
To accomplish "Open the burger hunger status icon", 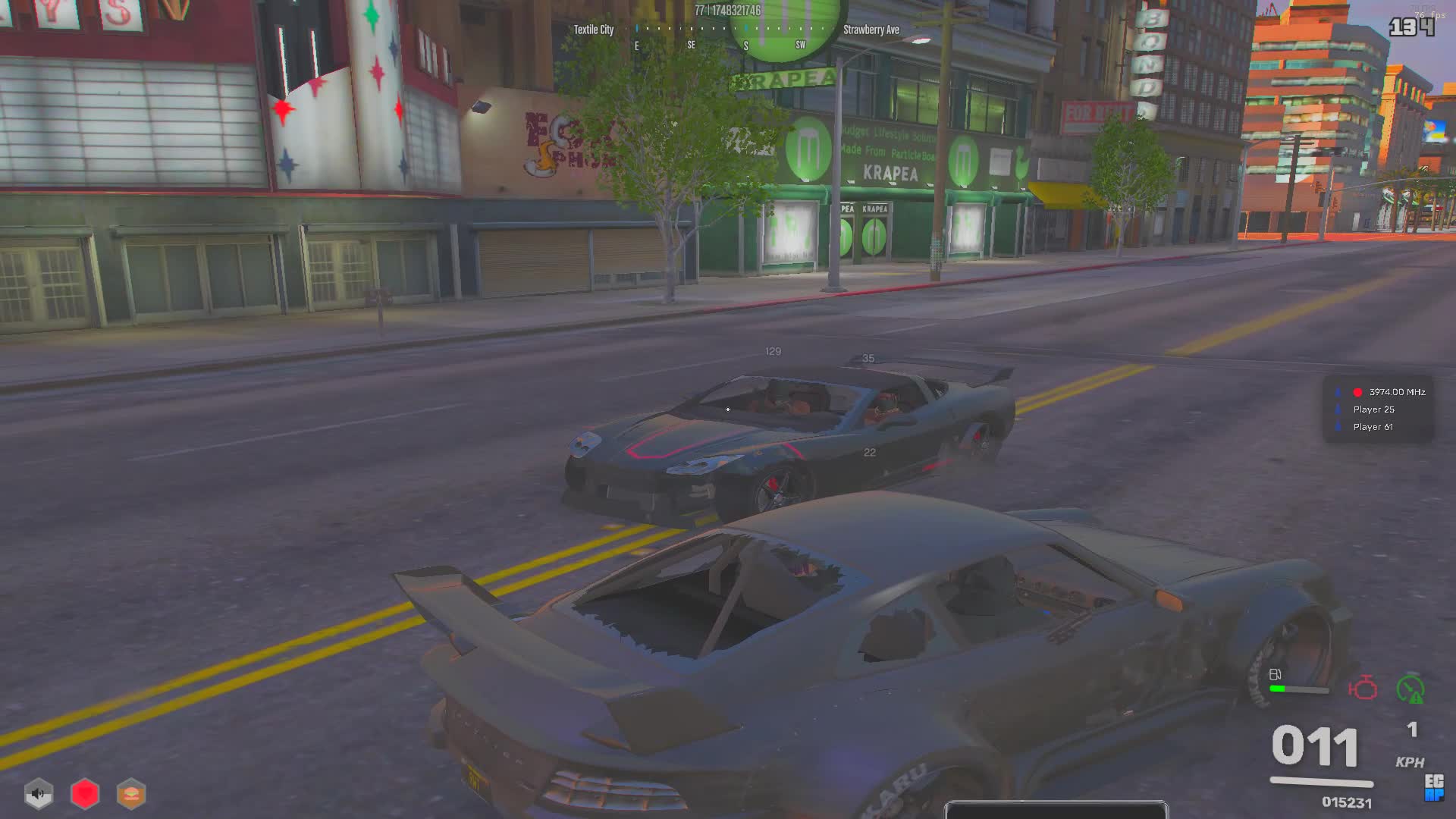I will click(x=131, y=794).
